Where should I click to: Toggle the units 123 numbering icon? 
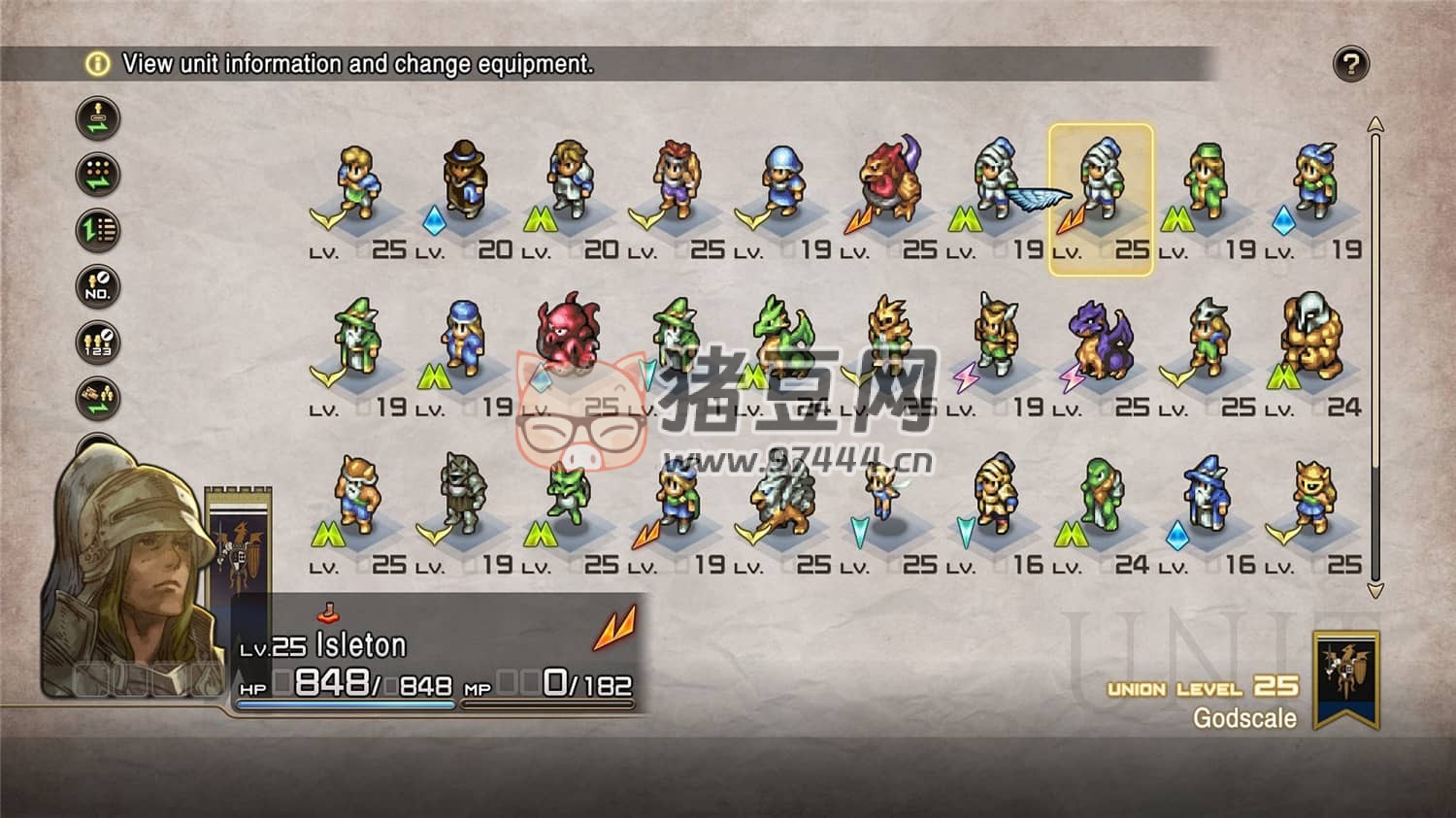click(98, 343)
